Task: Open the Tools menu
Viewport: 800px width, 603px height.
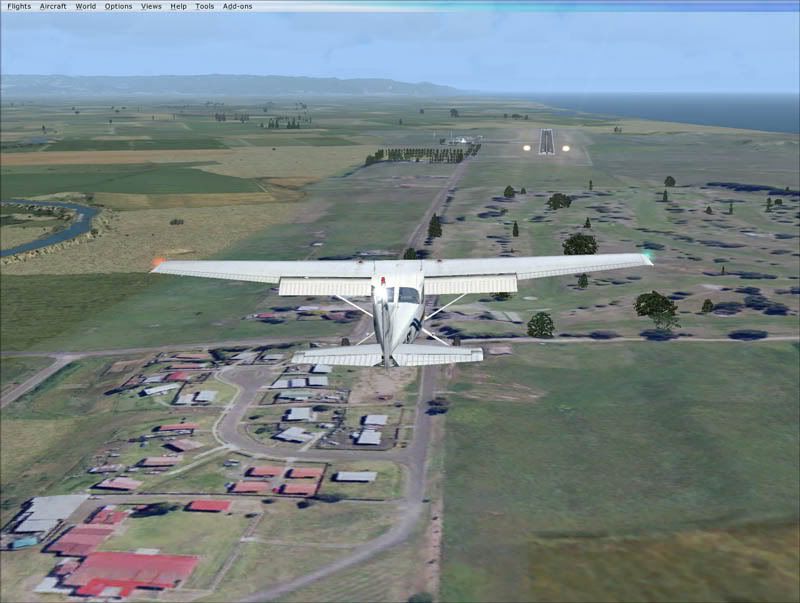Action: [x=204, y=6]
